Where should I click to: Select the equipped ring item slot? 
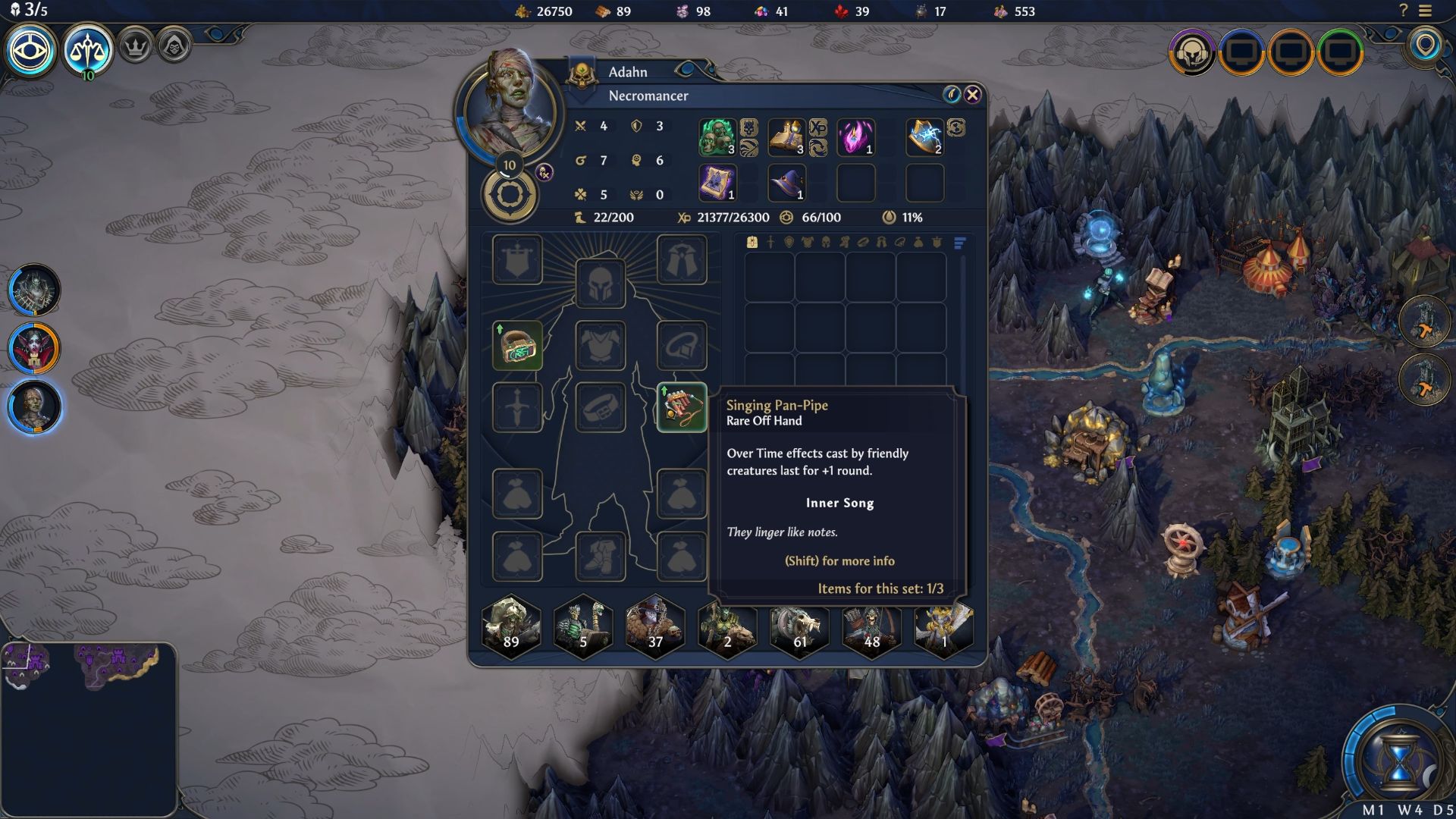pos(517,346)
